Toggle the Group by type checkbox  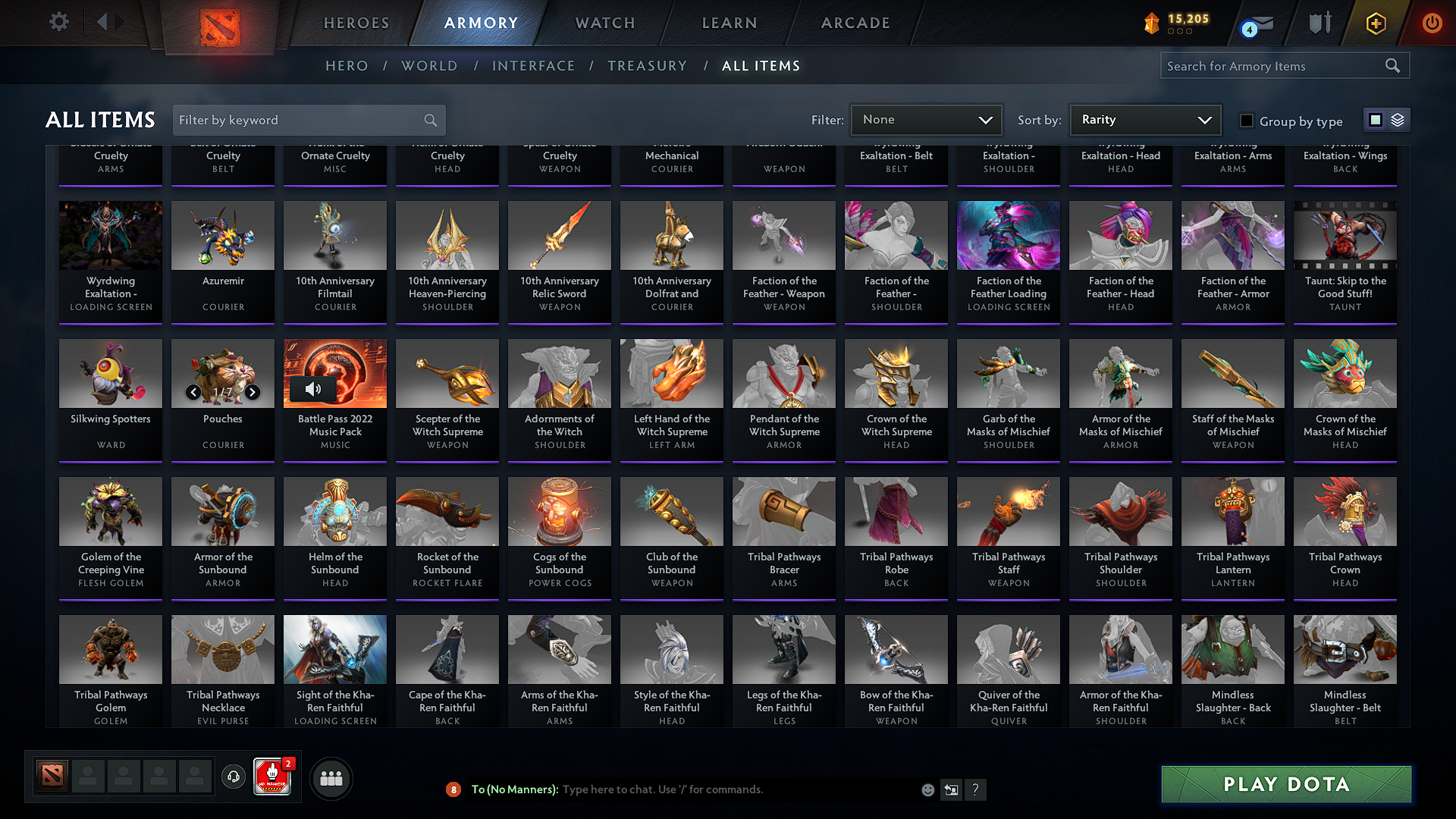click(1246, 120)
